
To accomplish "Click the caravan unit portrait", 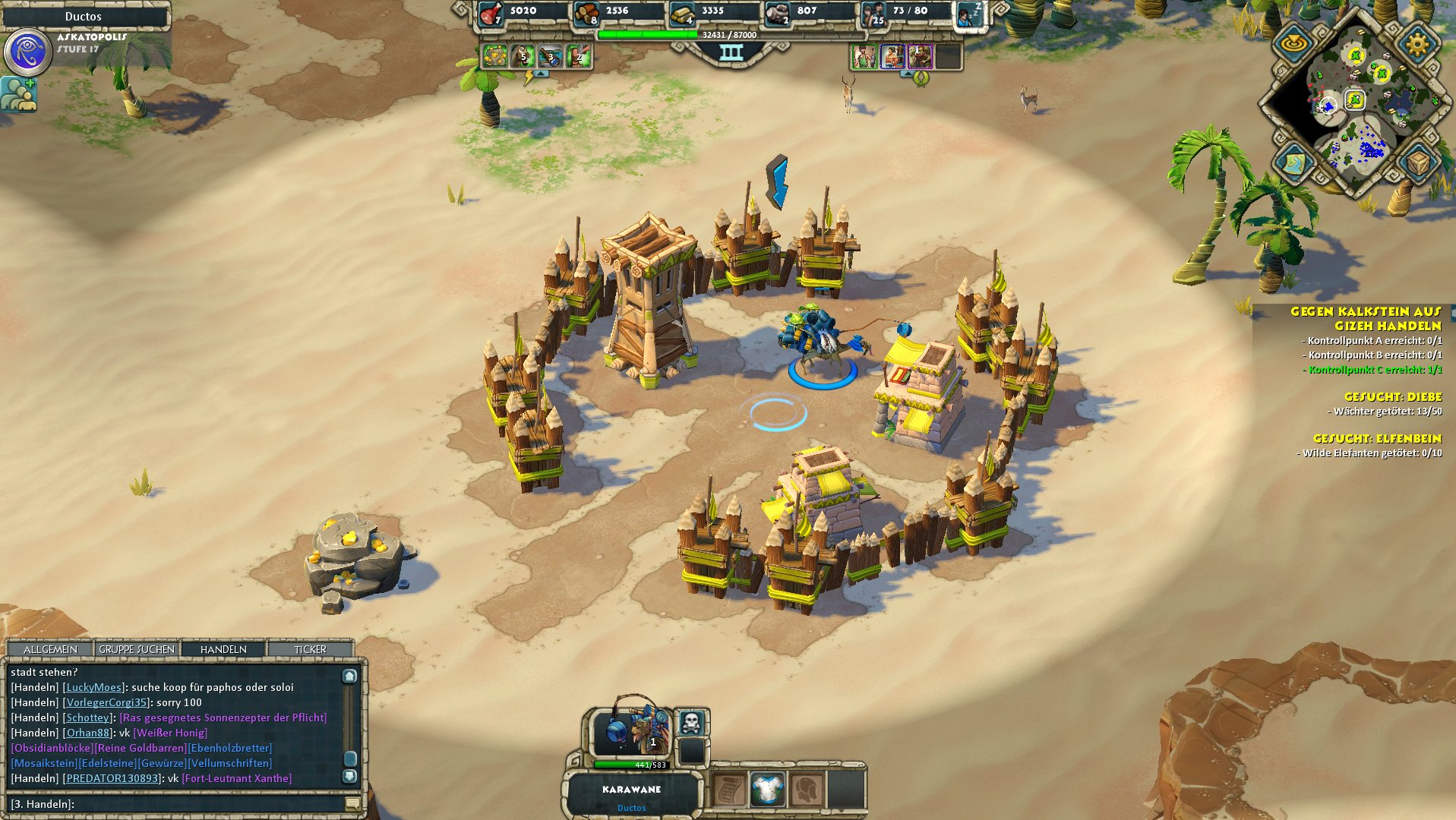I will 631,730.
